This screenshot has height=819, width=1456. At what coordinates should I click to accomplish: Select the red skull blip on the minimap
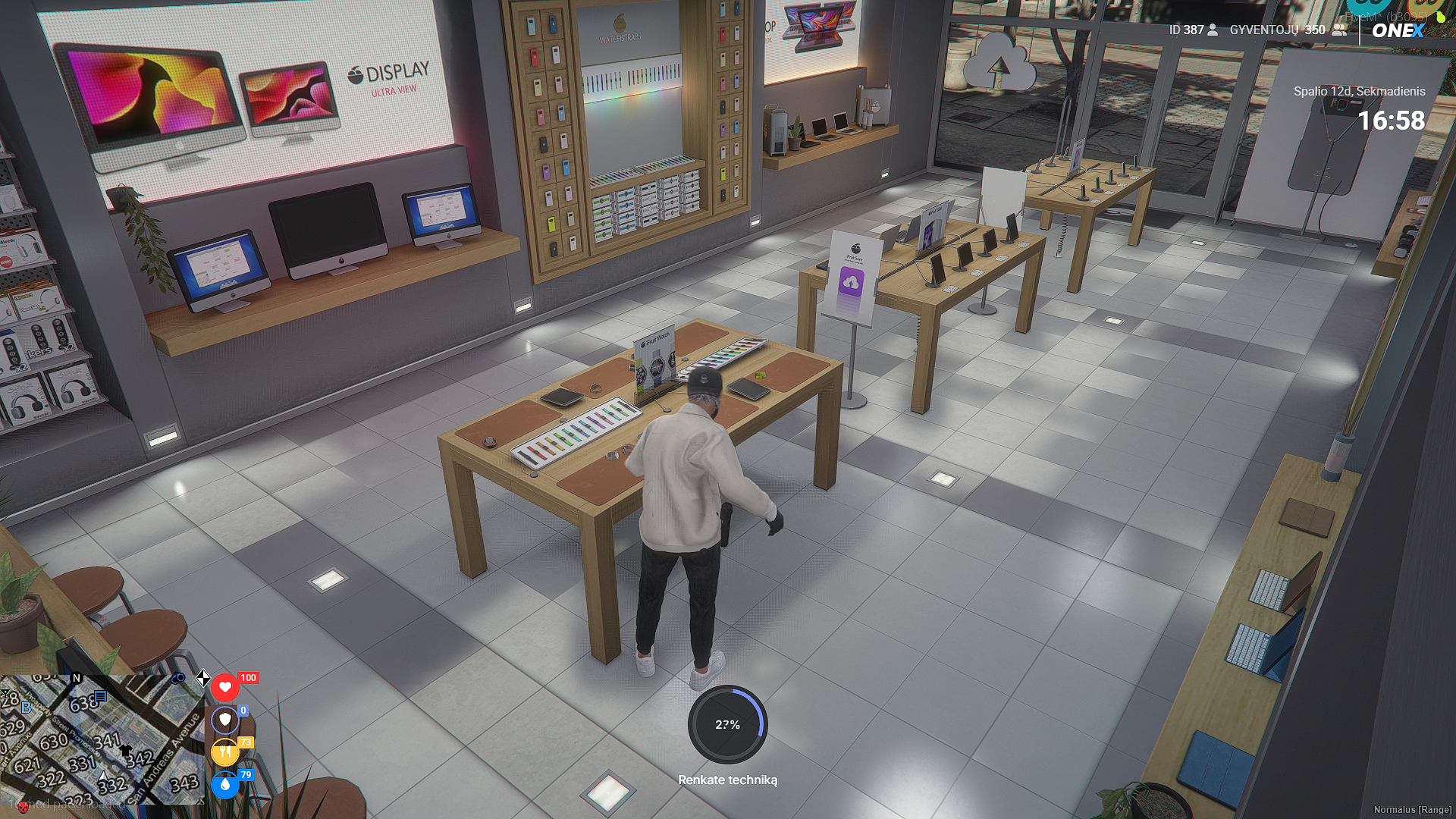point(22,805)
